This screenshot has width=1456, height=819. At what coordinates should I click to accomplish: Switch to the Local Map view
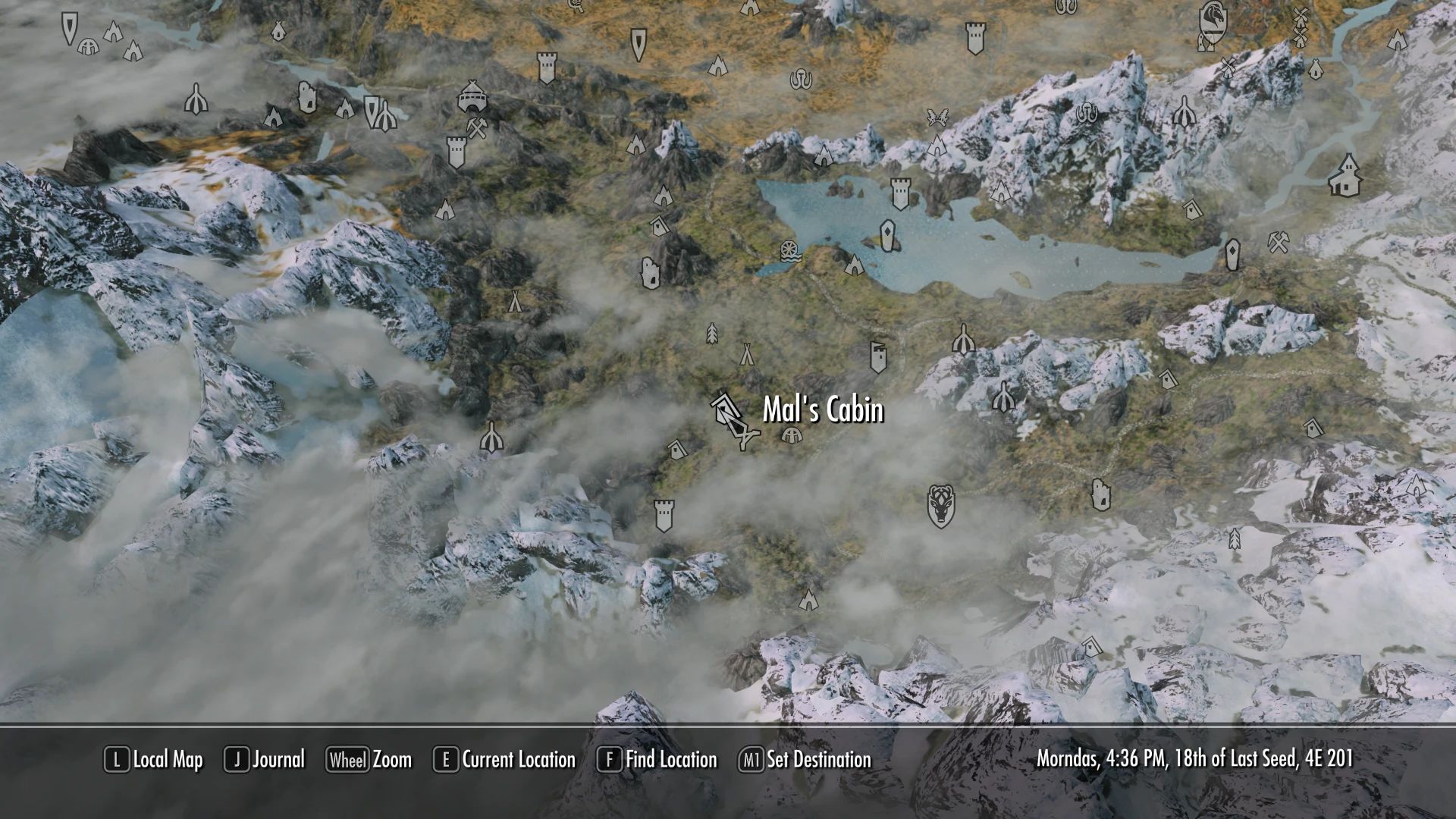163,759
